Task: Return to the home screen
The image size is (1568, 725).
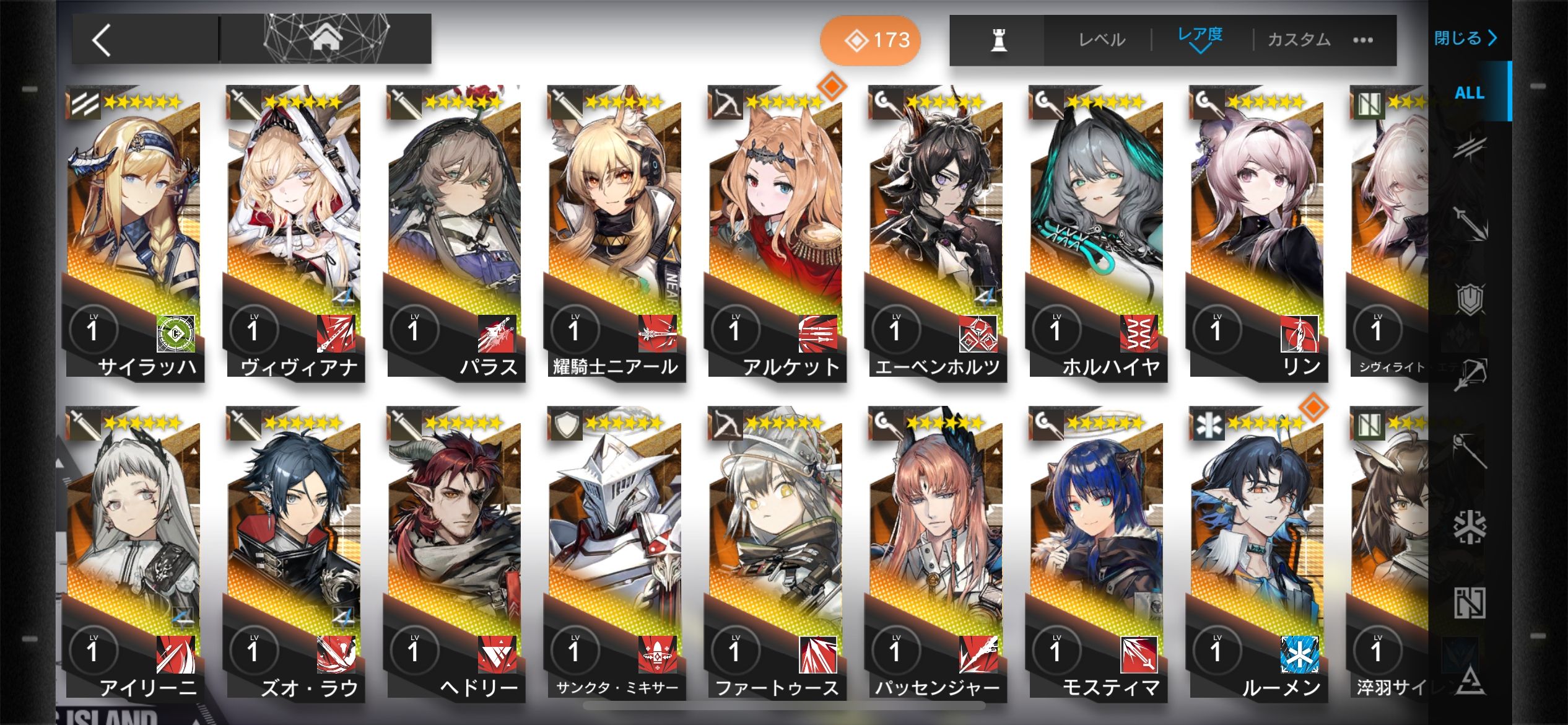Action: (x=326, y=38)
